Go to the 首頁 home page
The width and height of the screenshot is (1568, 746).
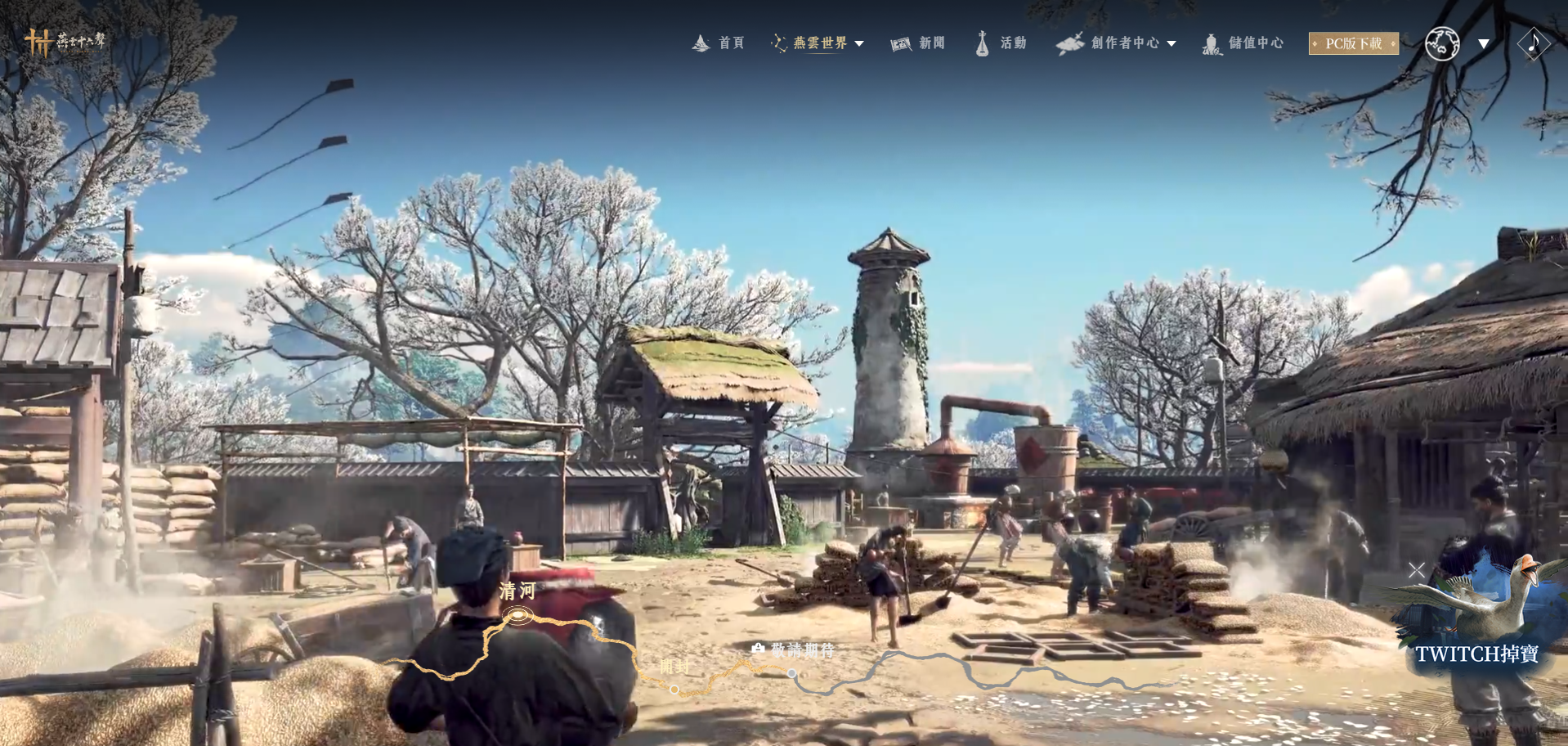[719, 43]
